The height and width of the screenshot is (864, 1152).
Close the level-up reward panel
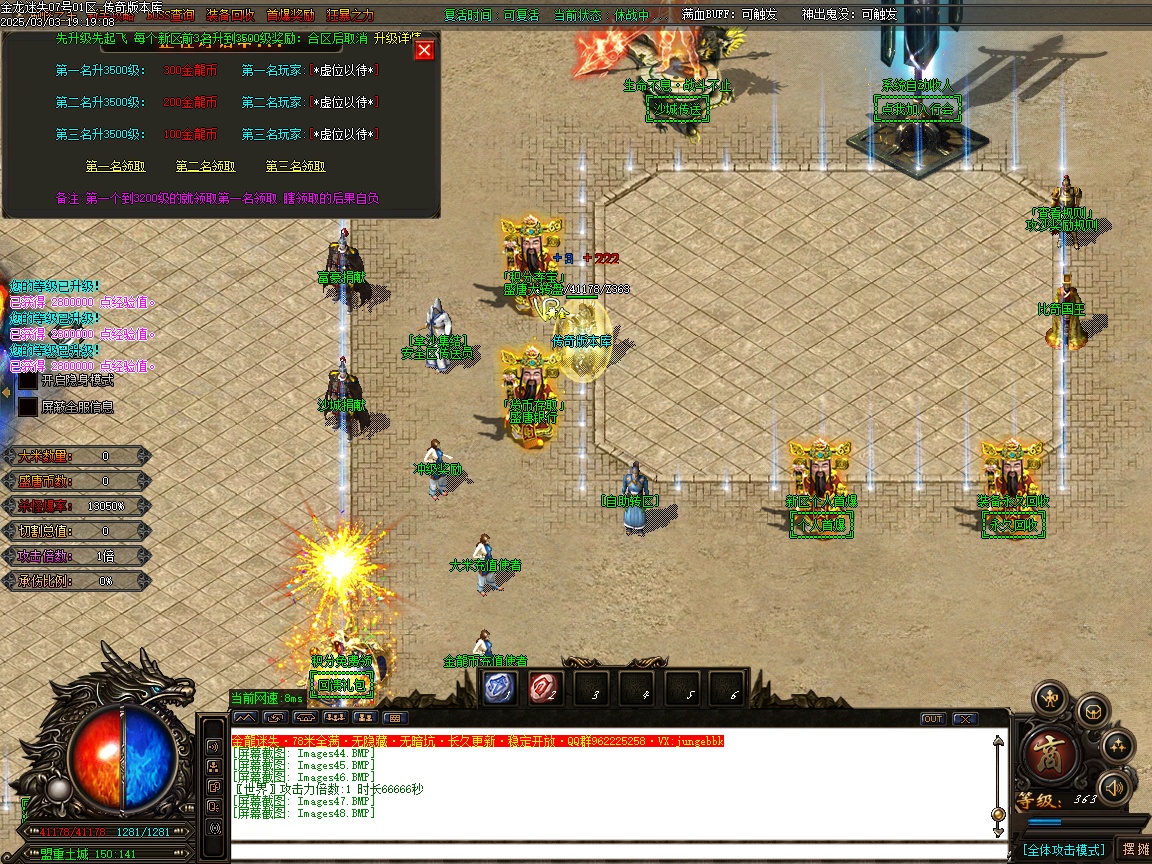[425, 50]
